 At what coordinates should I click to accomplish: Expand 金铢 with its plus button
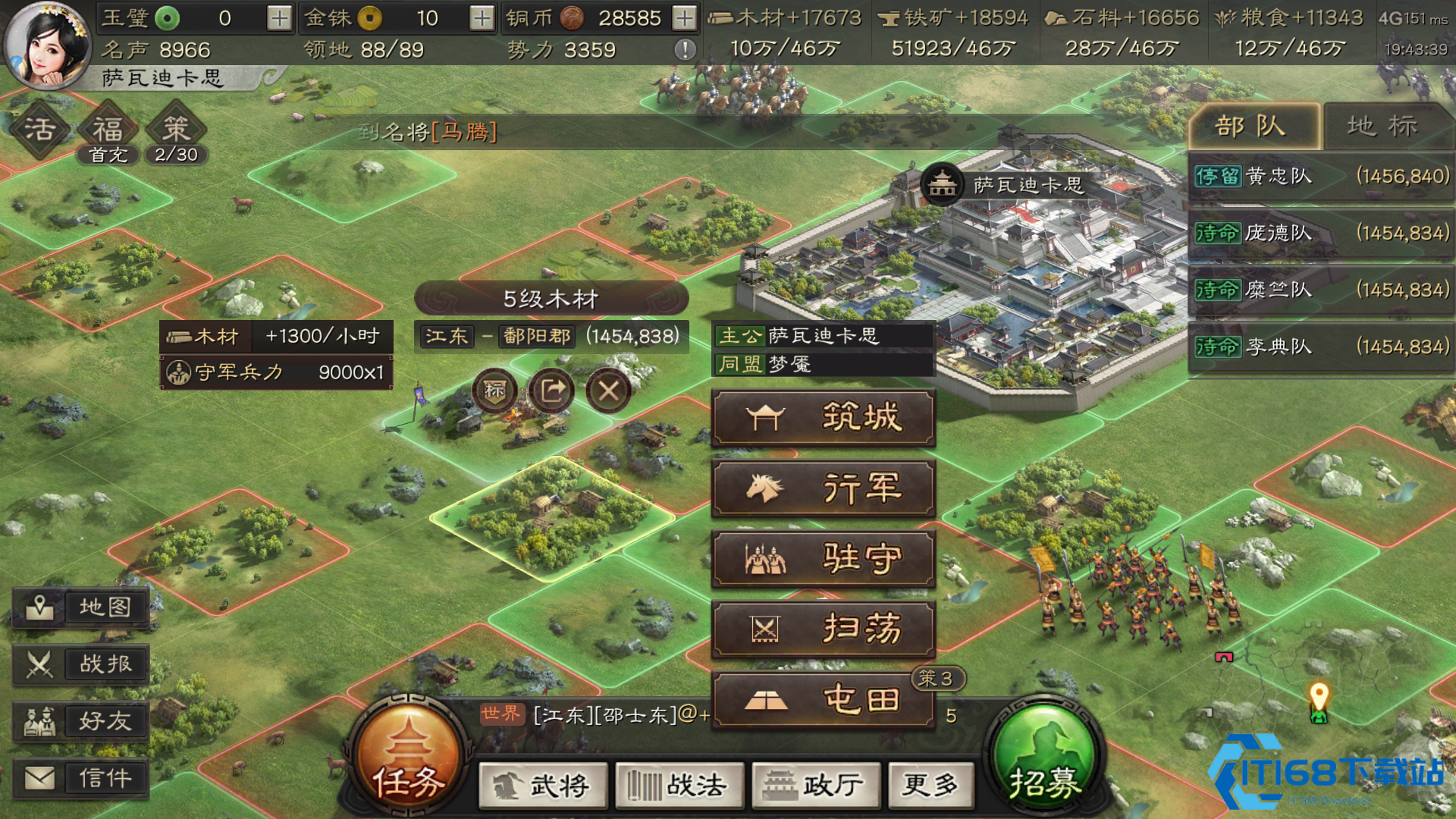481,17
